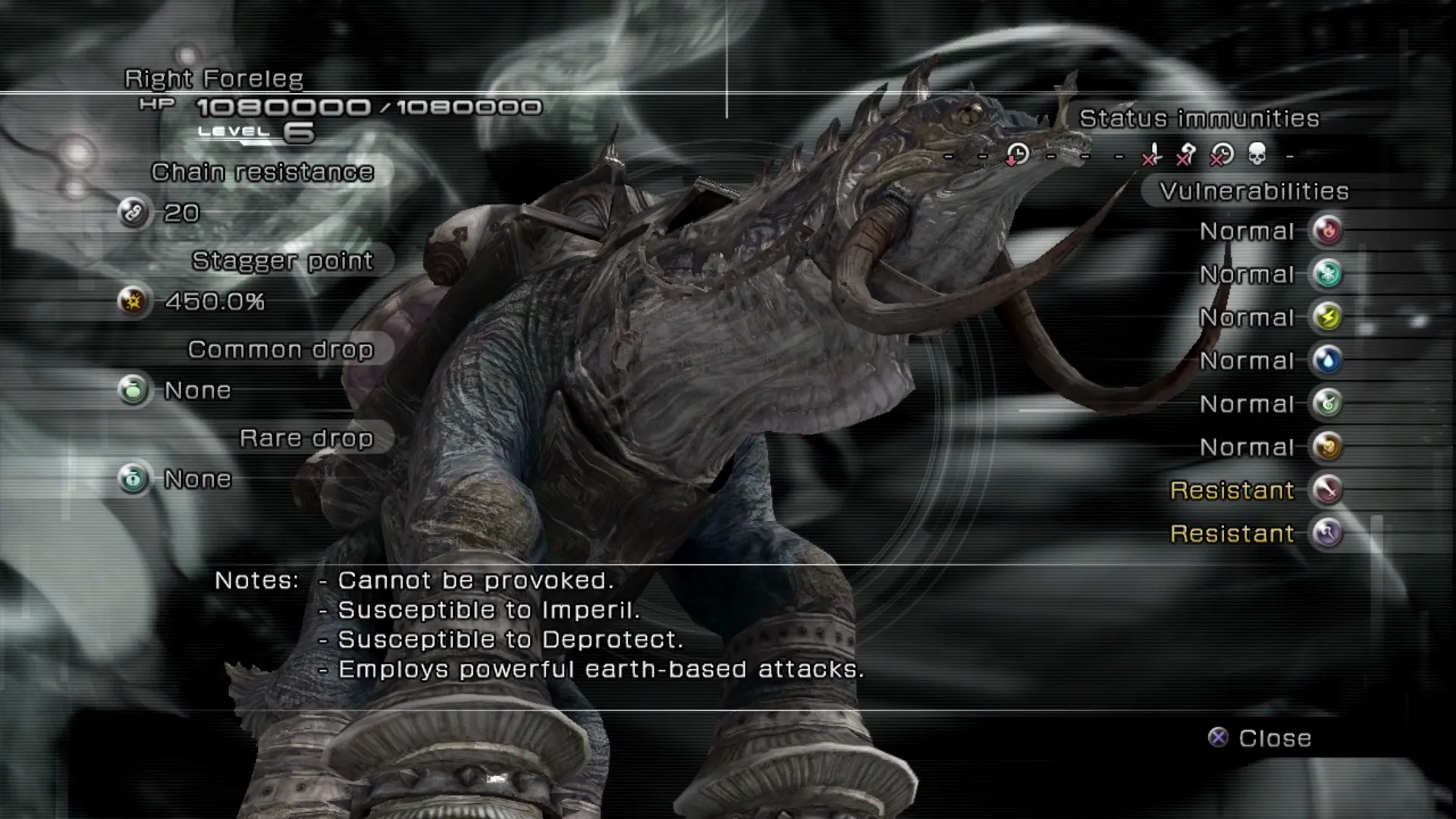The width and height of the screenshot is (1456, 819).
Task: Click the common drop pouch icon
Action: pyautogui.click(x=133, y=391)
